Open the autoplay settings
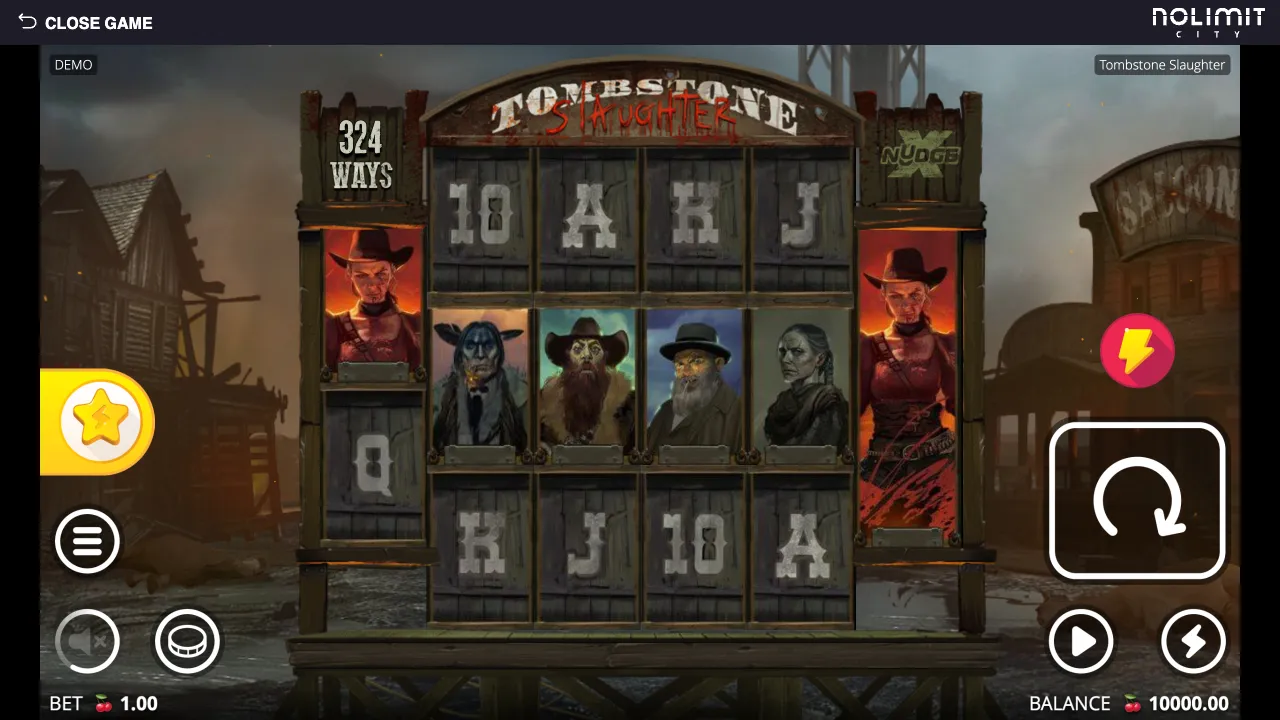The width and height of the screenshot is (1280, 720). pos(1081,641)
